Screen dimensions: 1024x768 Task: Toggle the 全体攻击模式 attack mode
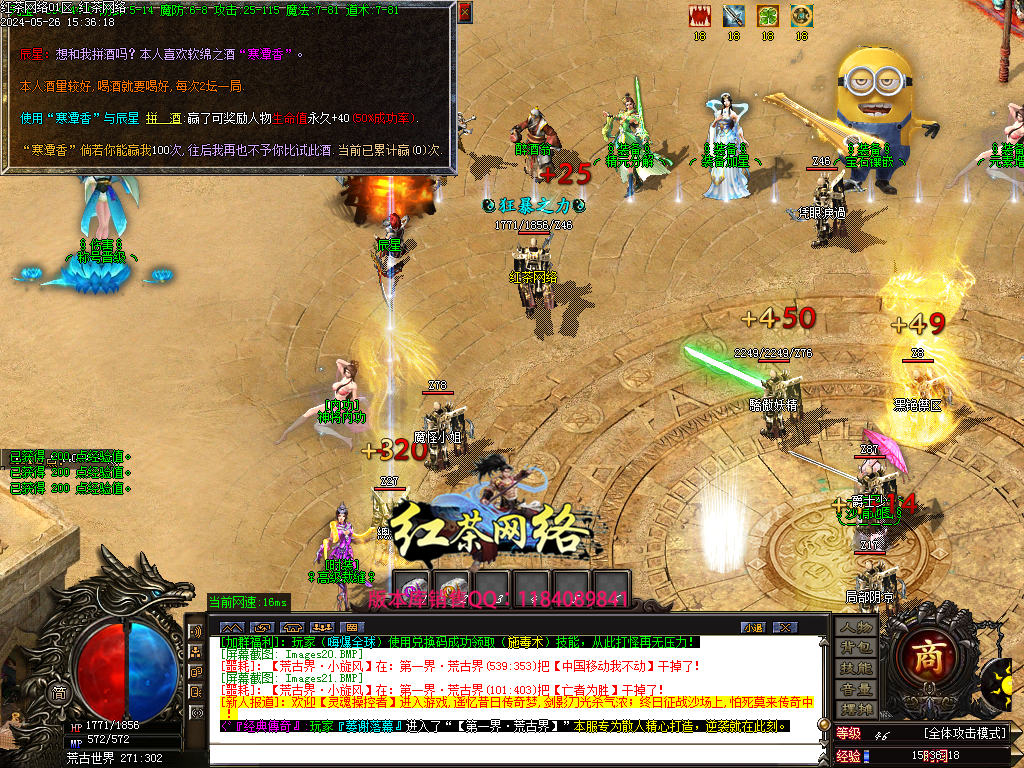[x=964, y=734]
